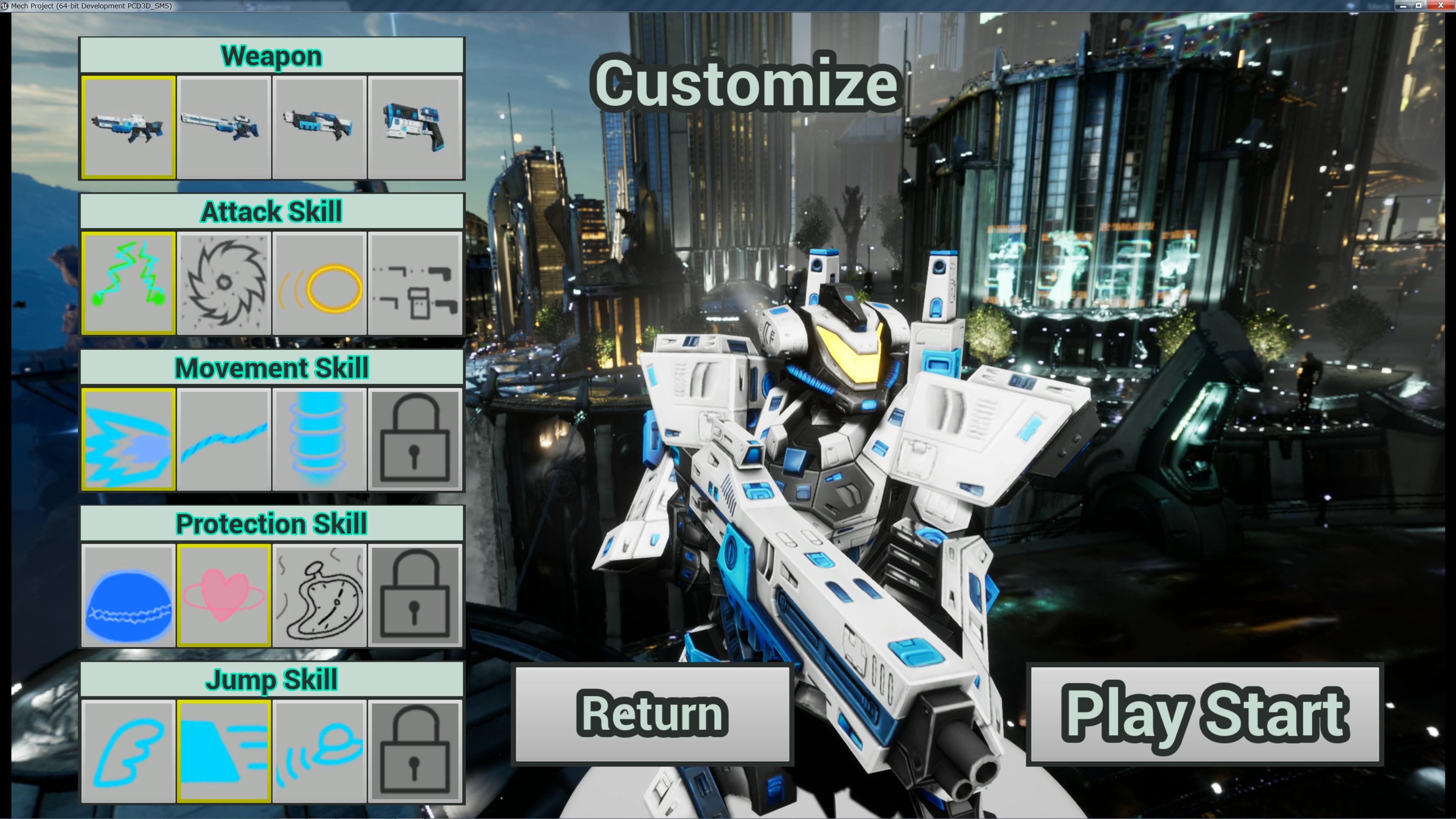Select the sawblade attack skill
1456x819 pixels.
coord(224,282)
